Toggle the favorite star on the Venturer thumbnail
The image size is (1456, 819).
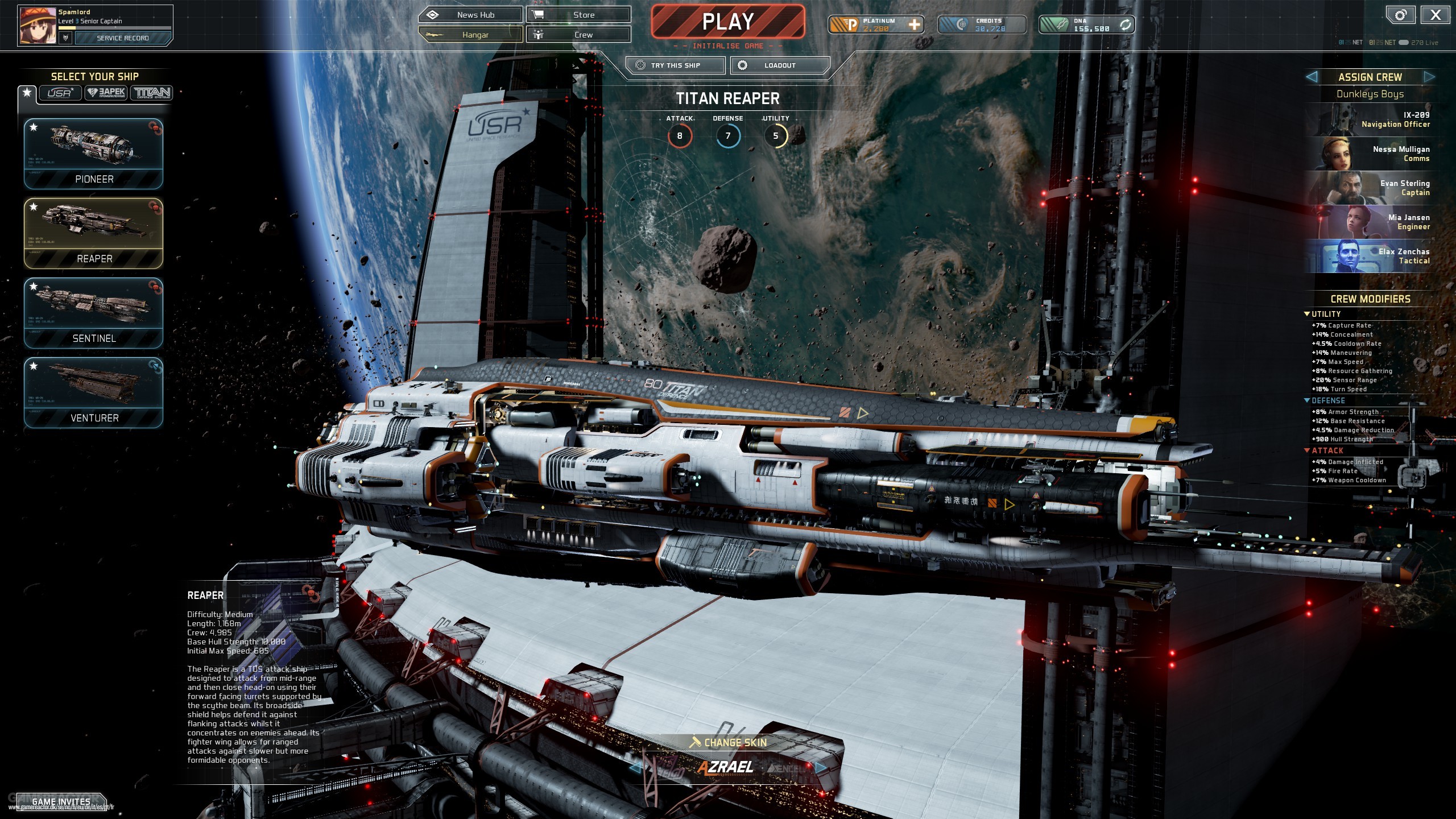coord(34,367)
